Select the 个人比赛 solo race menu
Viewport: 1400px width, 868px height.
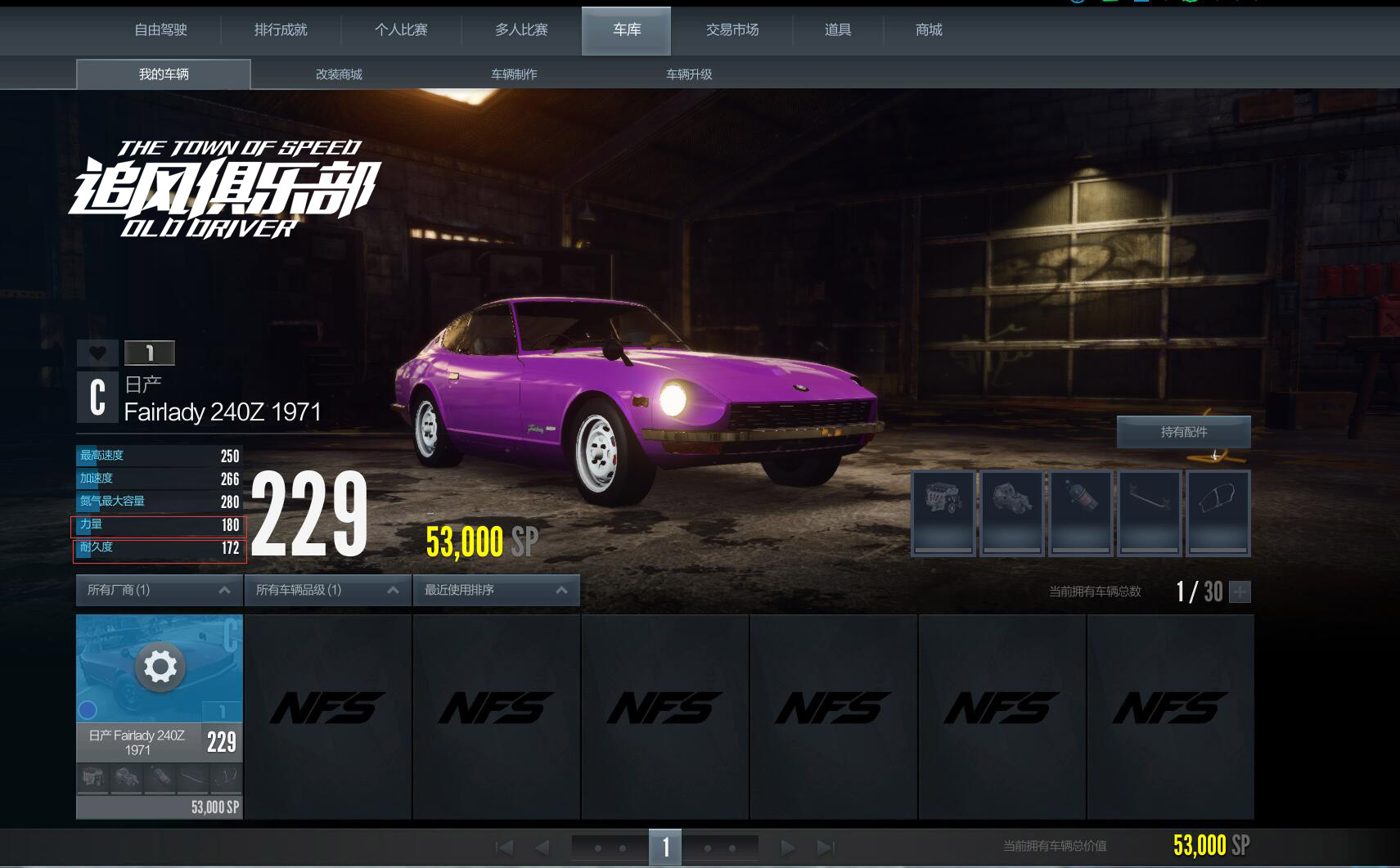coord(401,30)
